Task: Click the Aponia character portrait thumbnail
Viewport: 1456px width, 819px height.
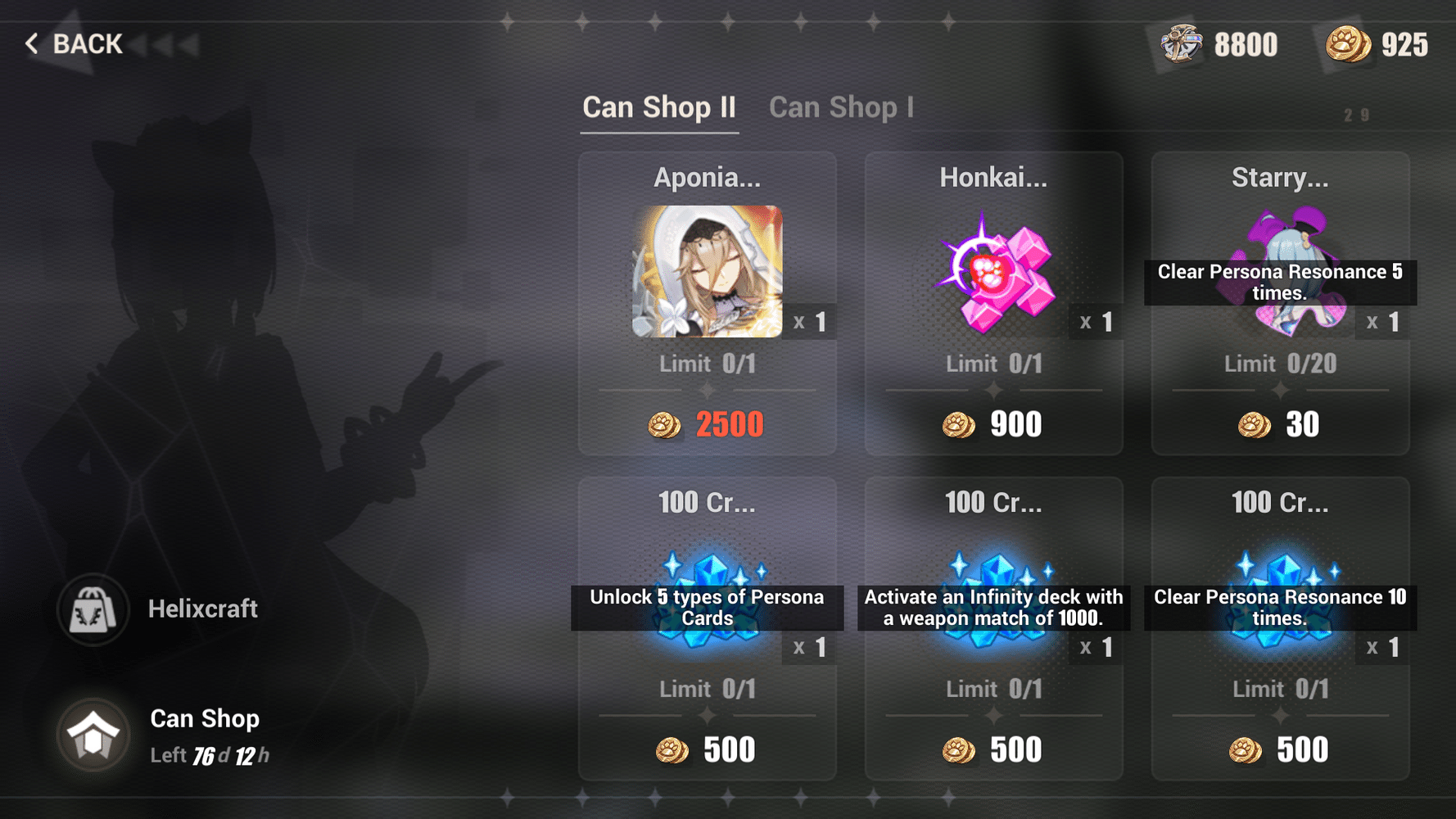Action: click(x=708, y=270)
